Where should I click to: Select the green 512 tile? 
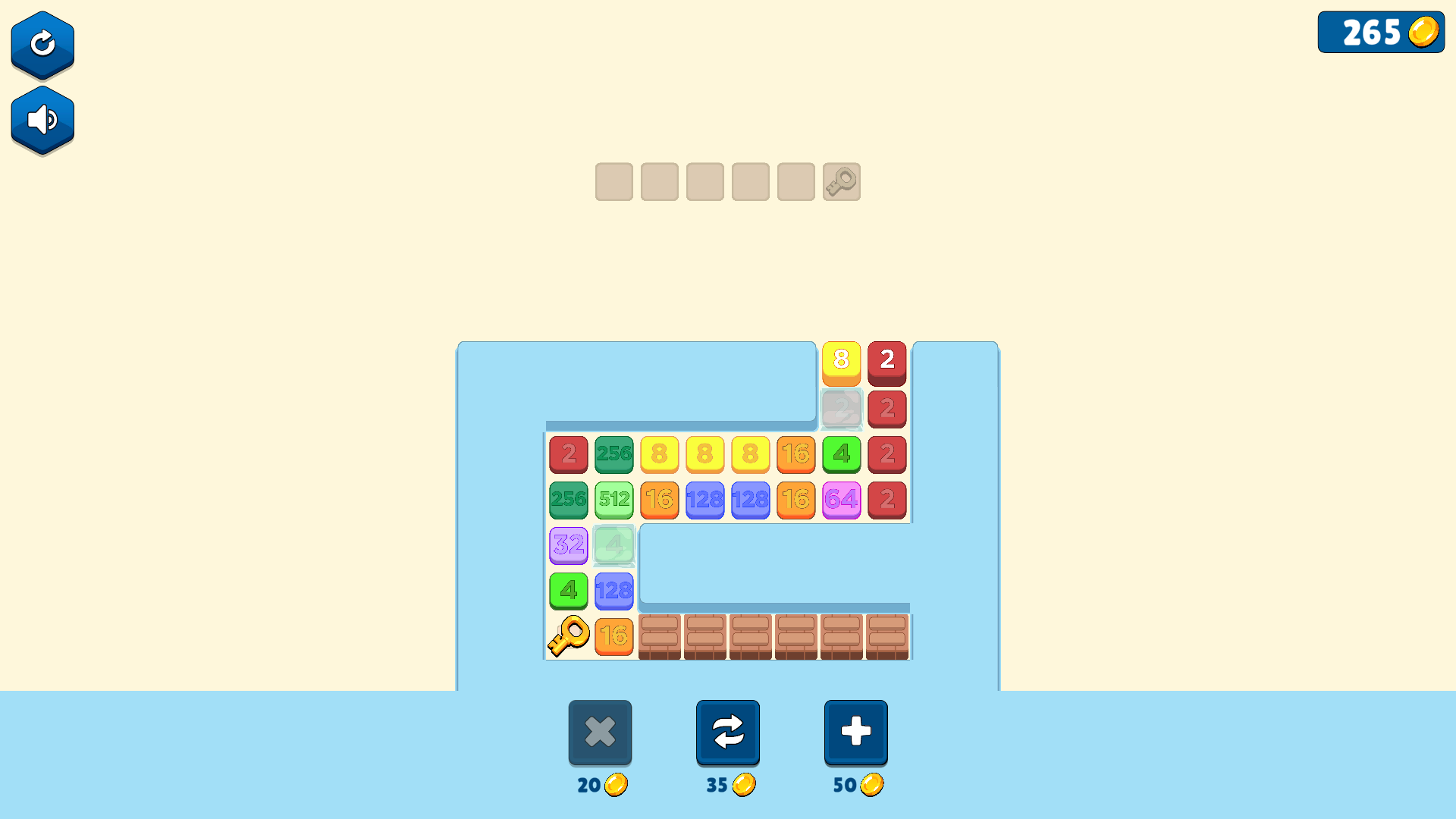tap(613, 500)
